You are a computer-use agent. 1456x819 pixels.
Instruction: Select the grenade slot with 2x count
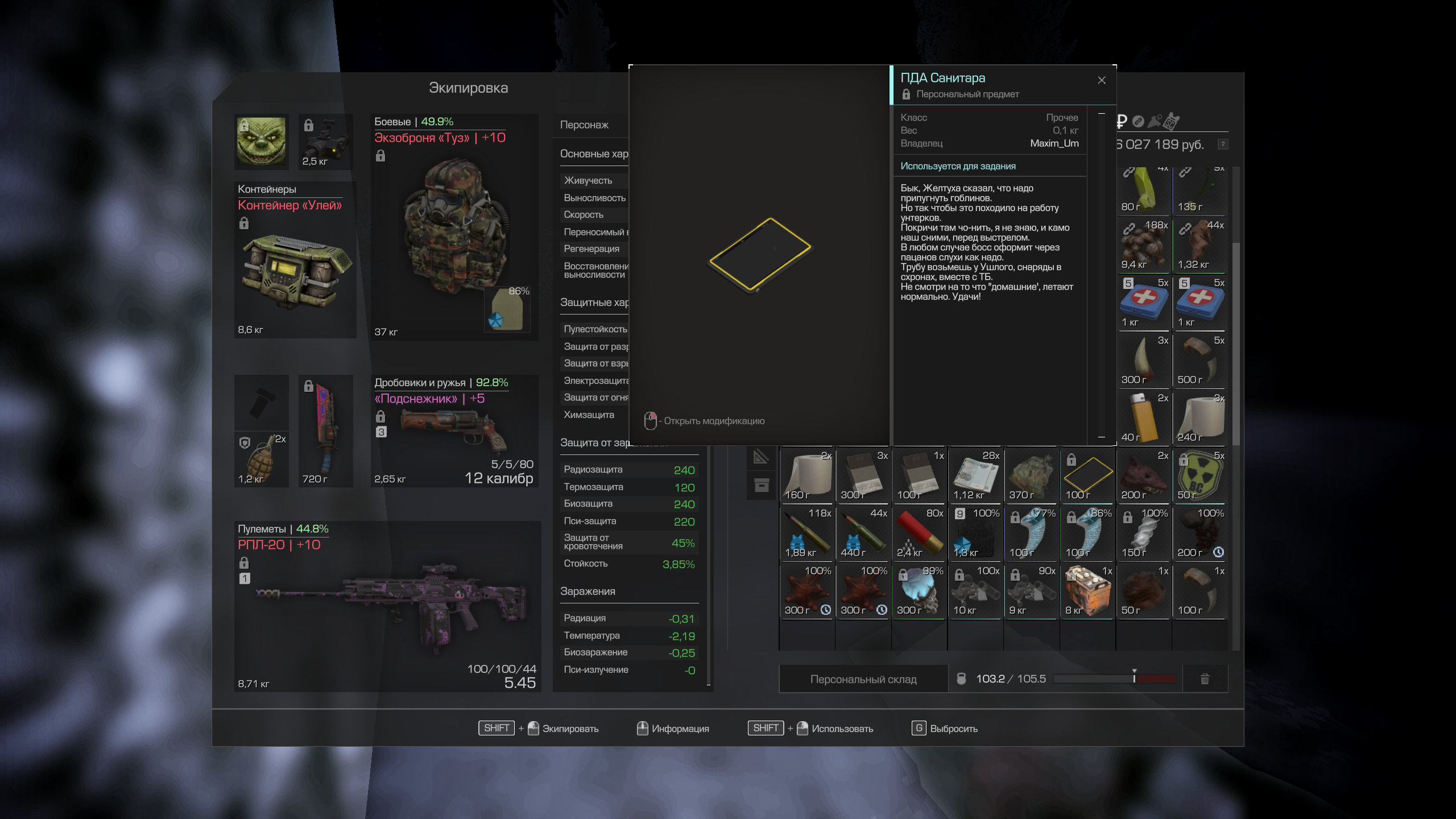tap(261, 458)
